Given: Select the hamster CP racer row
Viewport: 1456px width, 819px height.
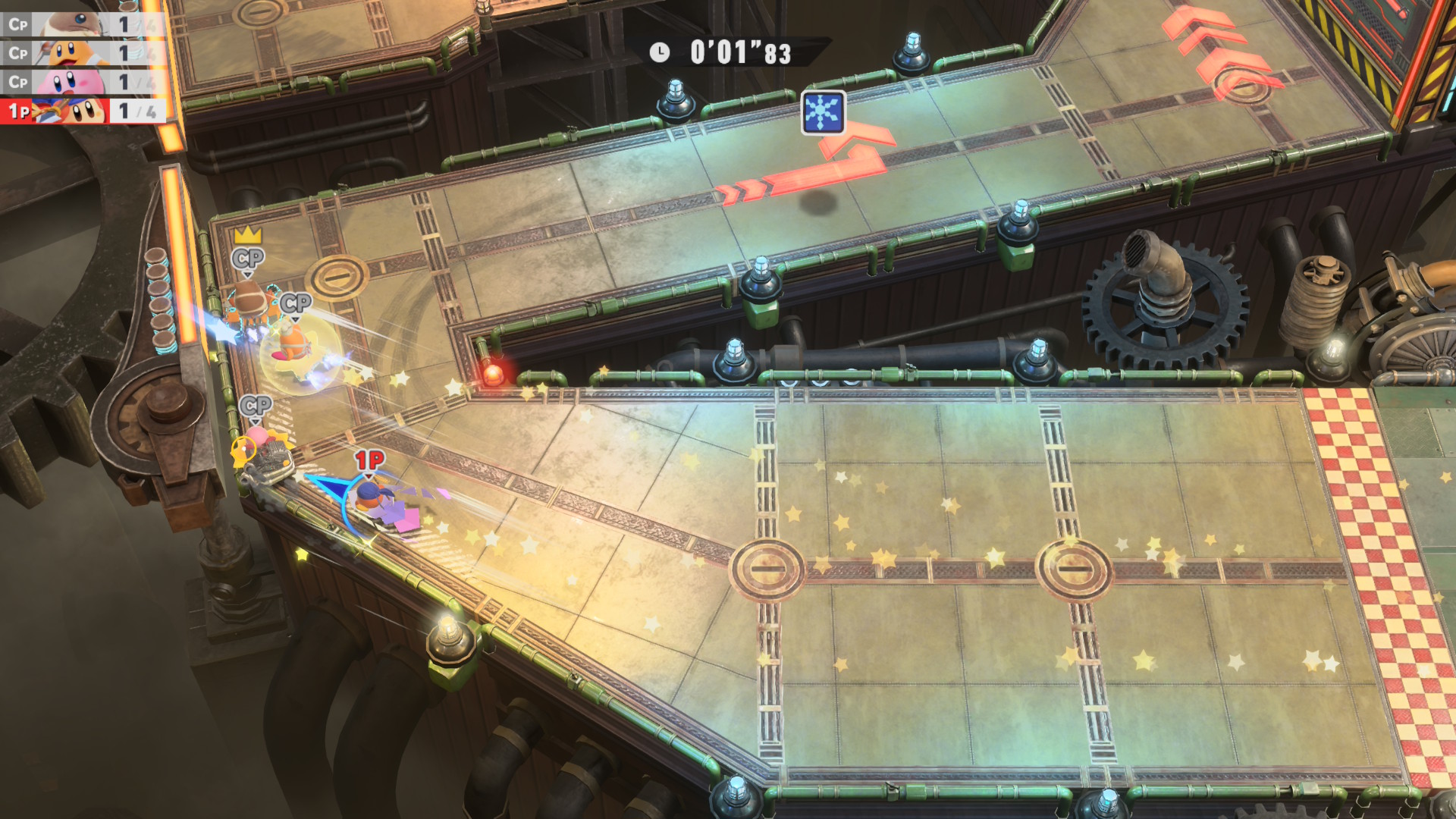Looking at the screenshot, I should [x=82, y=24].
